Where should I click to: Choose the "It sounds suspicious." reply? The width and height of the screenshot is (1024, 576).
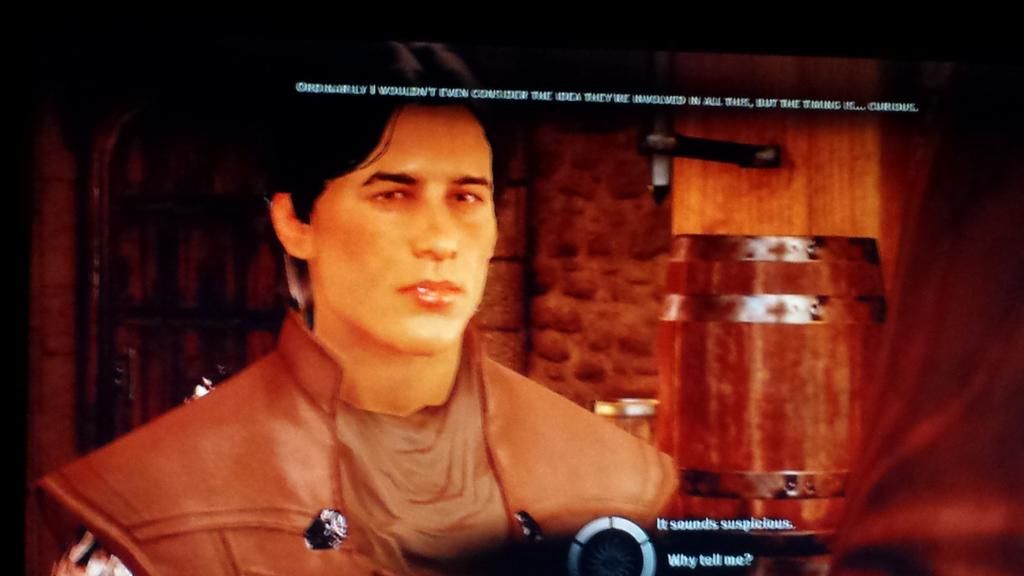coord(725,524)
